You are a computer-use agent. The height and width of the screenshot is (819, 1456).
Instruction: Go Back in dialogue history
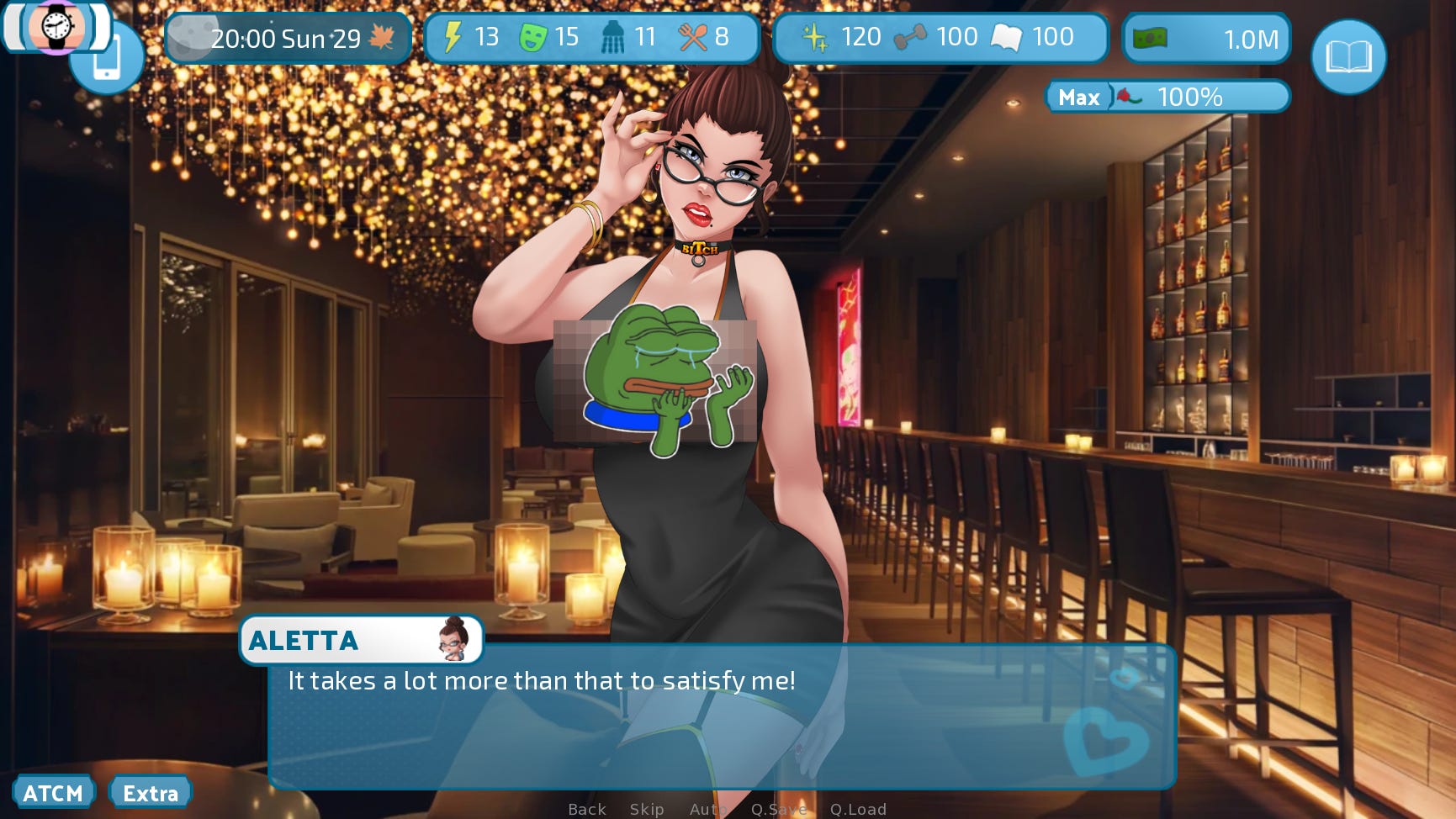pos(586,809)
